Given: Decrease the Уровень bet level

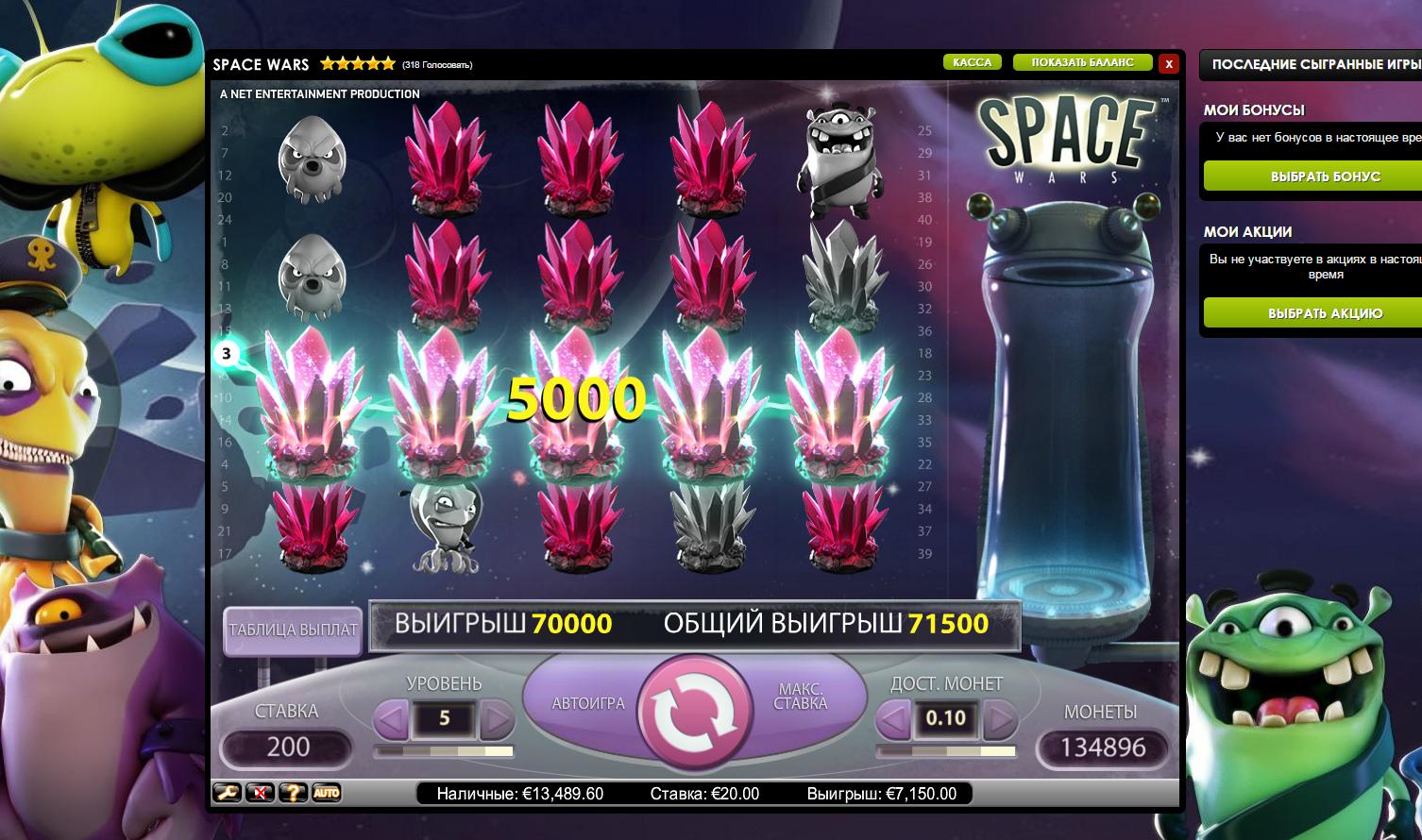Looking at the screenshot, I should click(x=392, y=720).
